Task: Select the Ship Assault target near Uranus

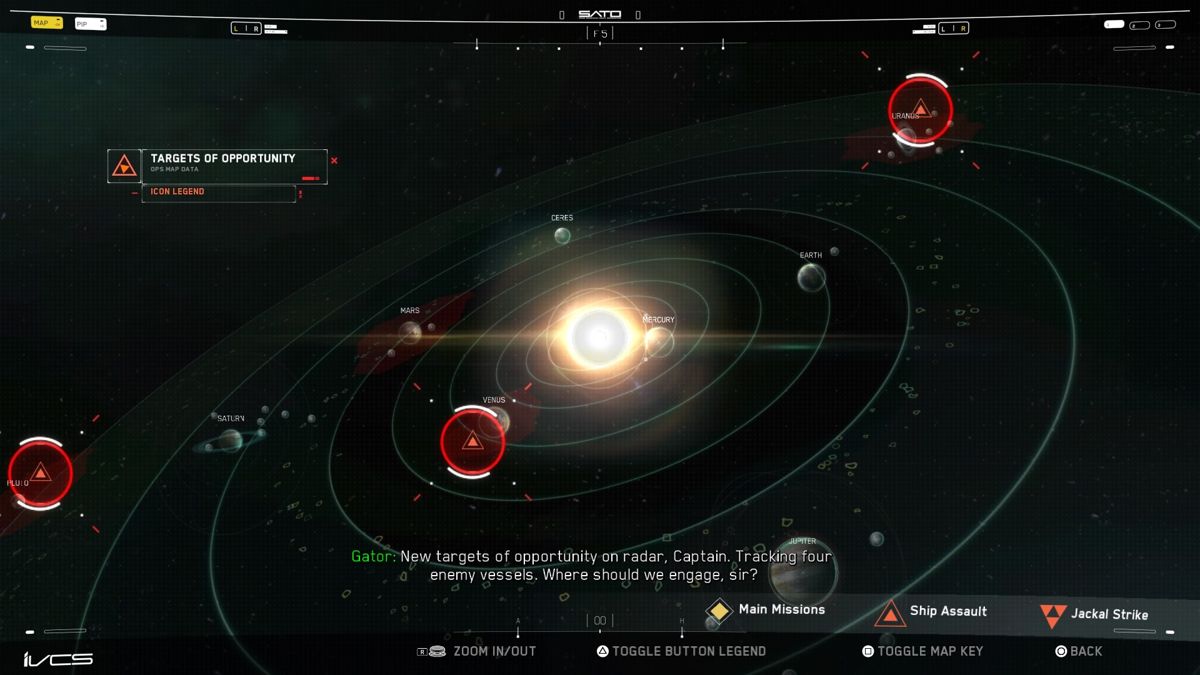Action: point(920,108)
